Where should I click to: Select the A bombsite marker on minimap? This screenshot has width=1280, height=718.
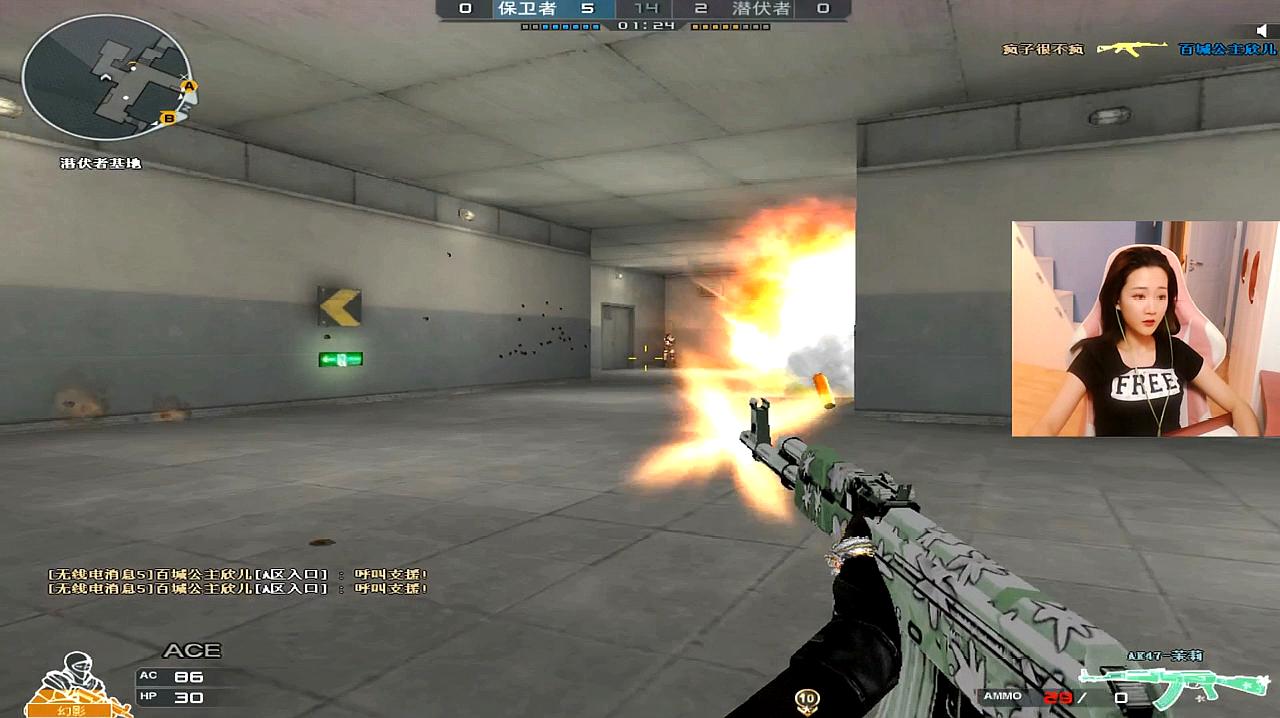pyautogui.click(x=188, y=87)
